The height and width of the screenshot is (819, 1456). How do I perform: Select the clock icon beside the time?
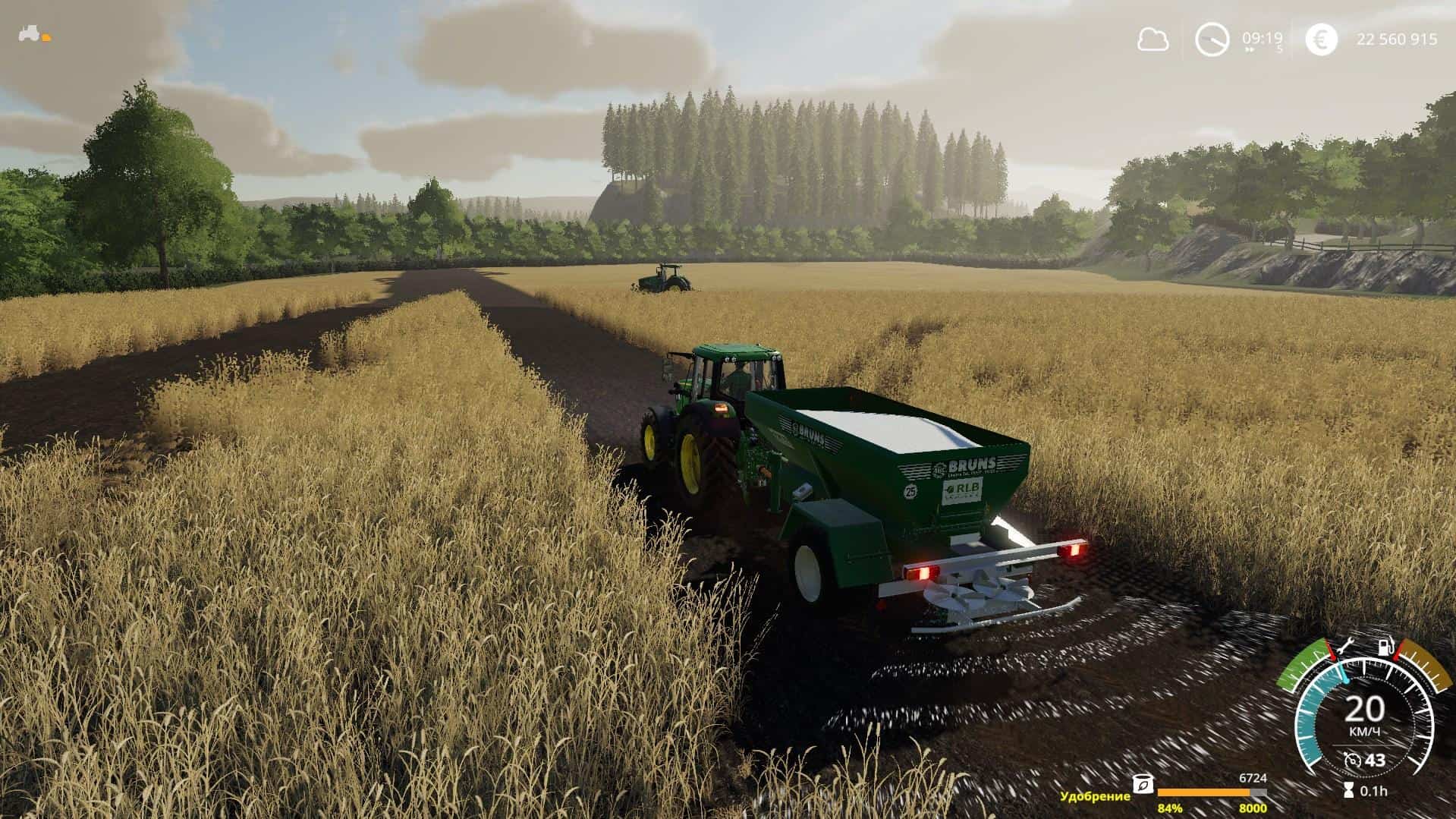(1212, 39)
